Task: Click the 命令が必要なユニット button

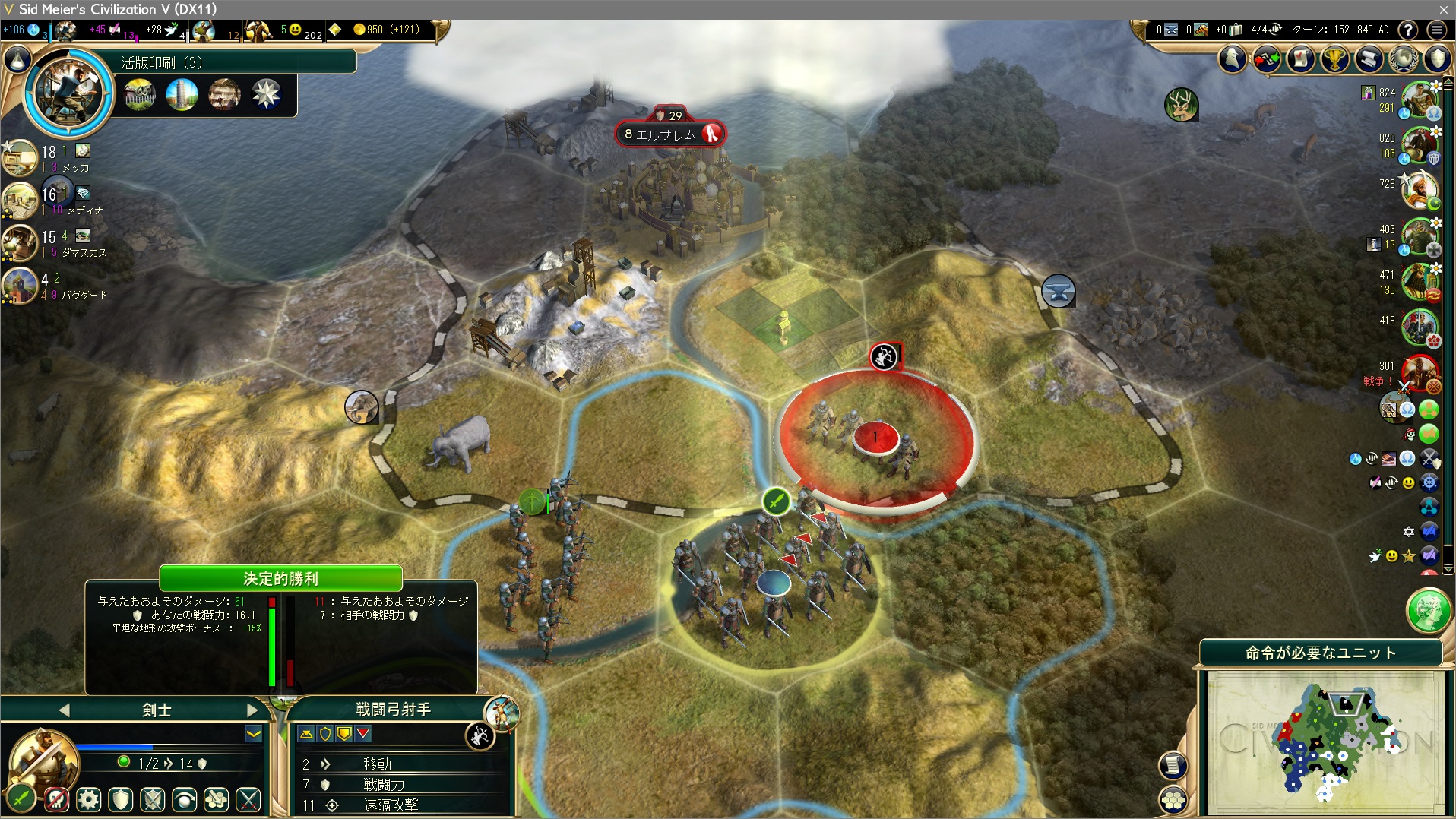Action: pos(1320,653)
